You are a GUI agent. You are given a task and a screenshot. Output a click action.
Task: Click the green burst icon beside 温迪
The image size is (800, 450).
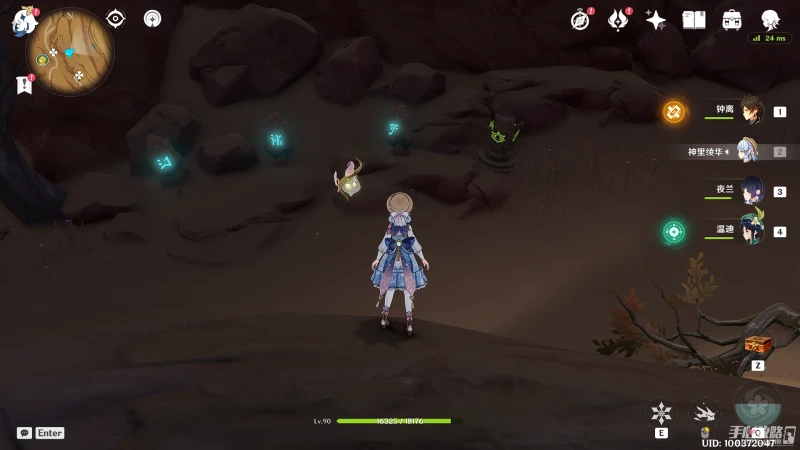[x=674, y=232]
